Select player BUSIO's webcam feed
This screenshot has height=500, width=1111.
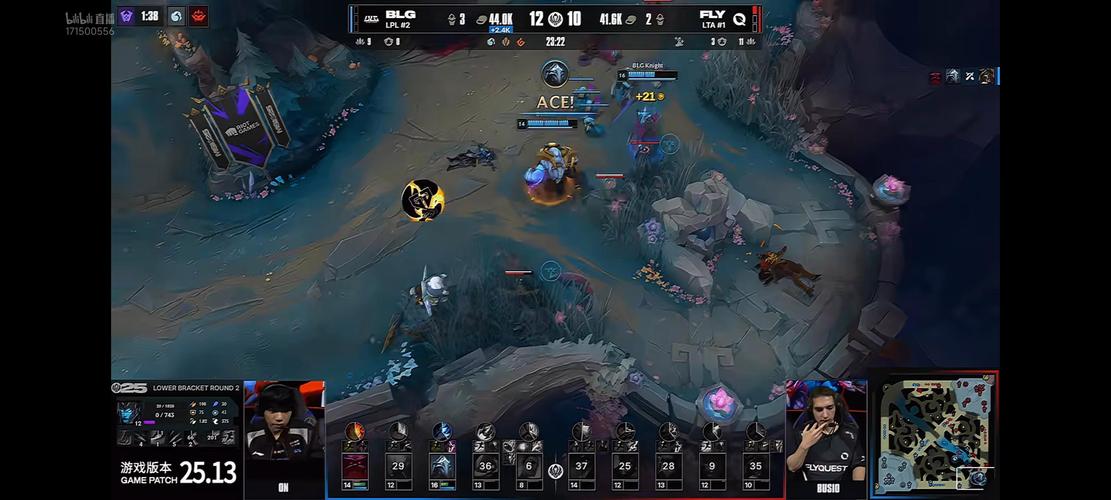tap(826, 432)
